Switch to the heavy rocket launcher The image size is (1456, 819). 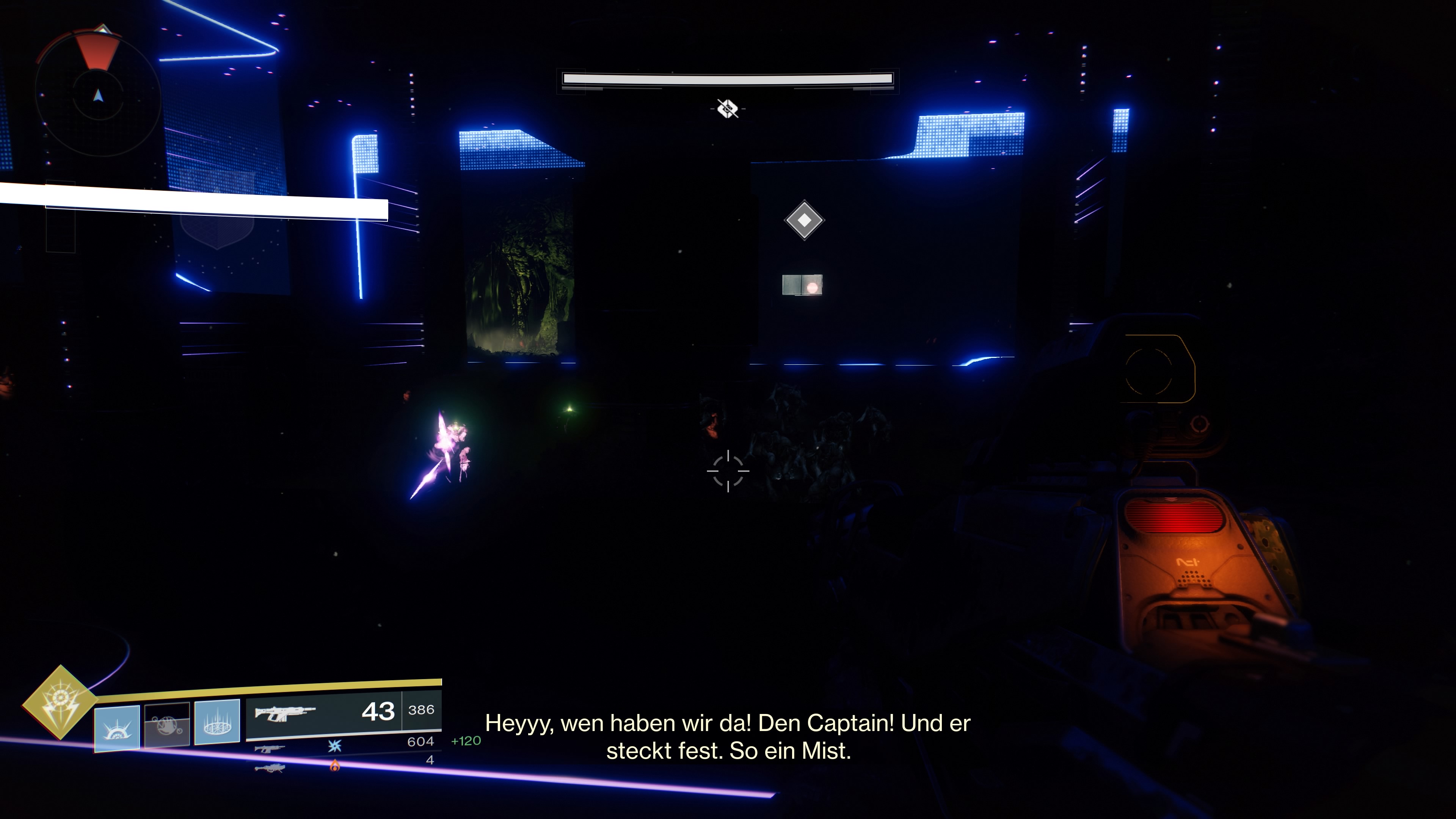pos(270,768)
